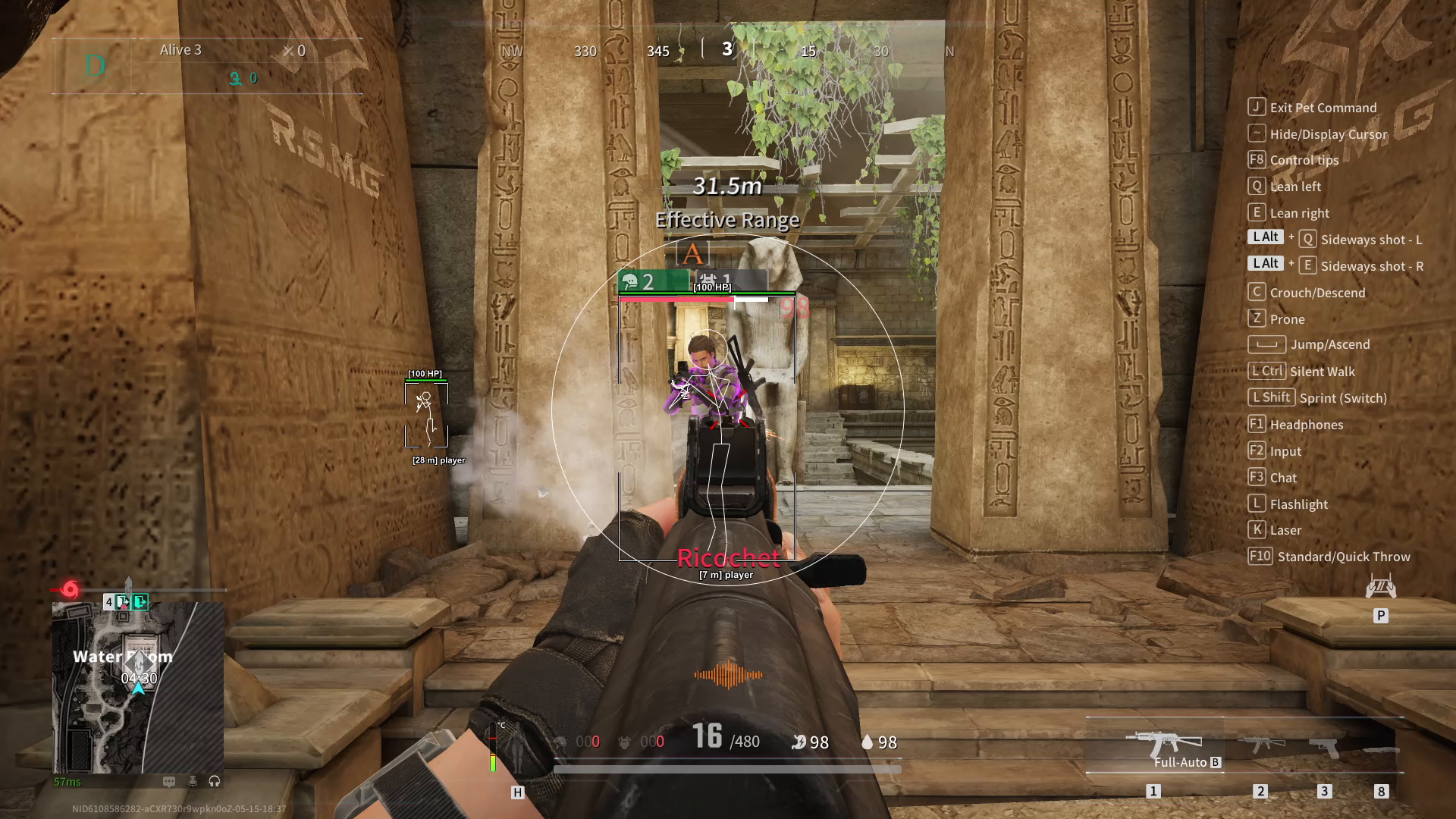Toggle the headphones voice icon

215,781
